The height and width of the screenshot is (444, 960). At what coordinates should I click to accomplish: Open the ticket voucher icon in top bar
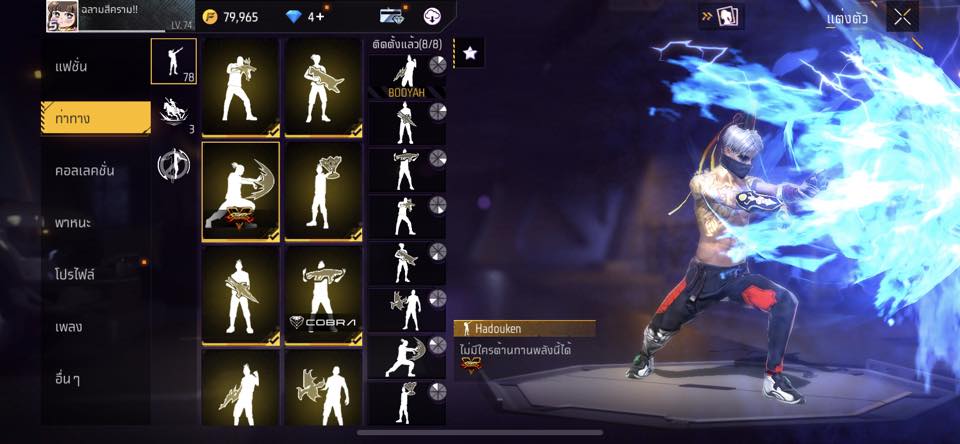[391, 16]
